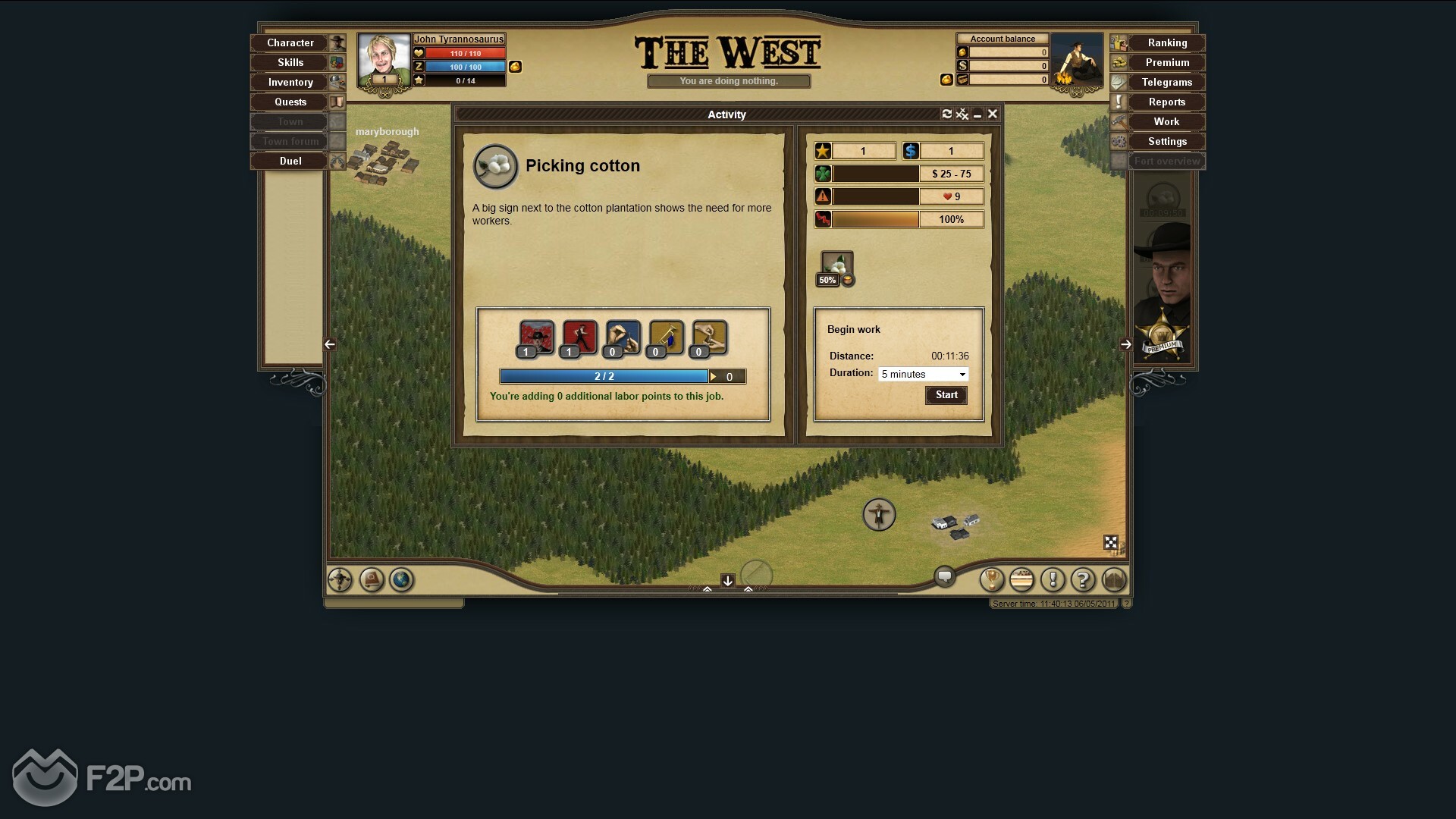Close the Activity window
The width and height of the screenshot is (1456, 819).
[993, 114]
